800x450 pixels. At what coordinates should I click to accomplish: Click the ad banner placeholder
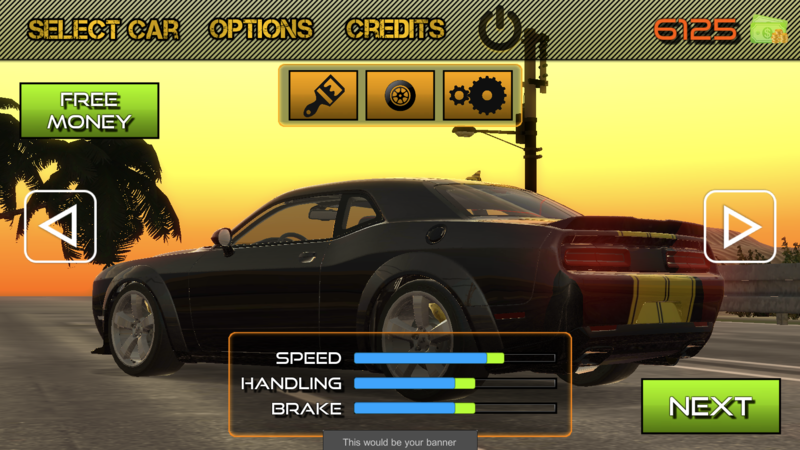[400, 441]
